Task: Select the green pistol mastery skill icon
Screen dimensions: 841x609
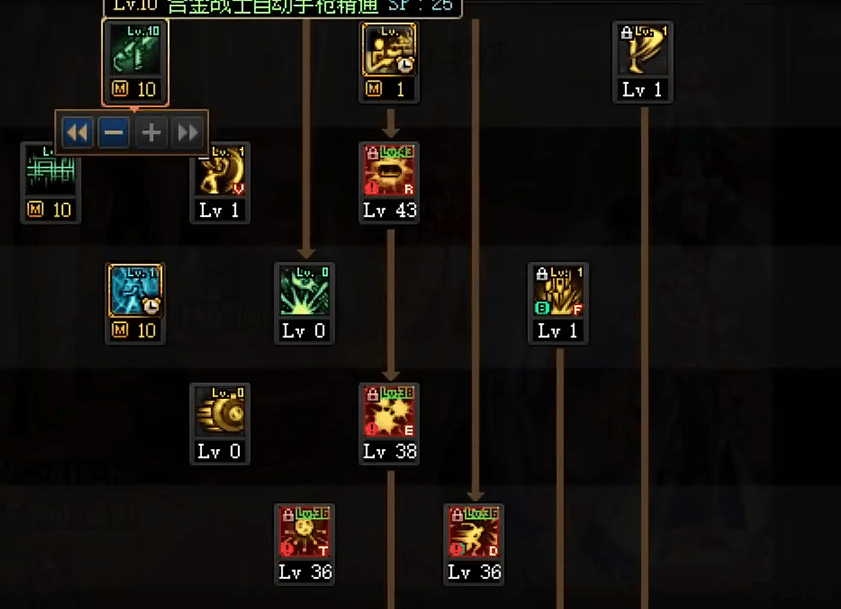Action: point(135,50)
